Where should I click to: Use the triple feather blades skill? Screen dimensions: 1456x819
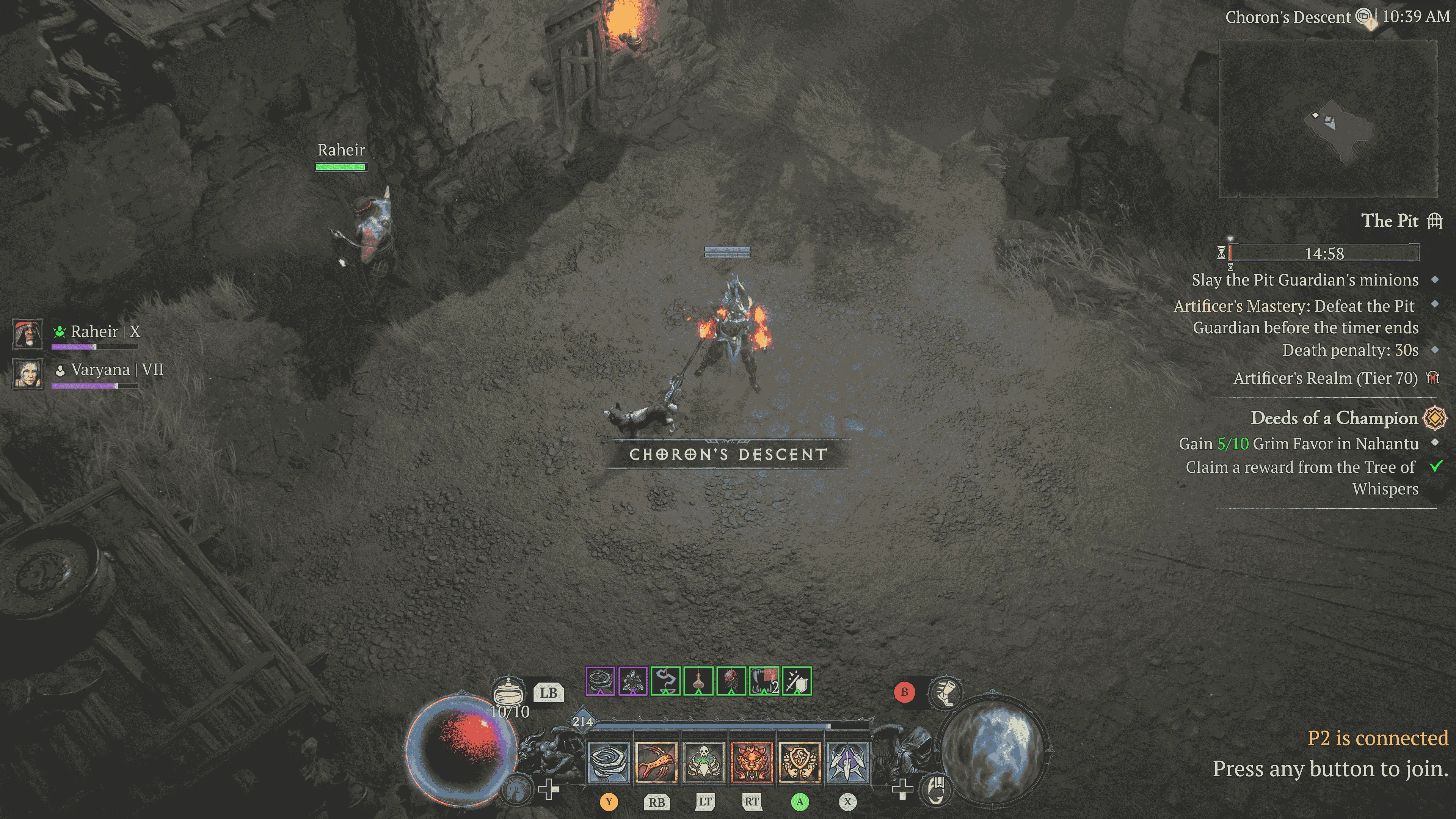point(847,763)
